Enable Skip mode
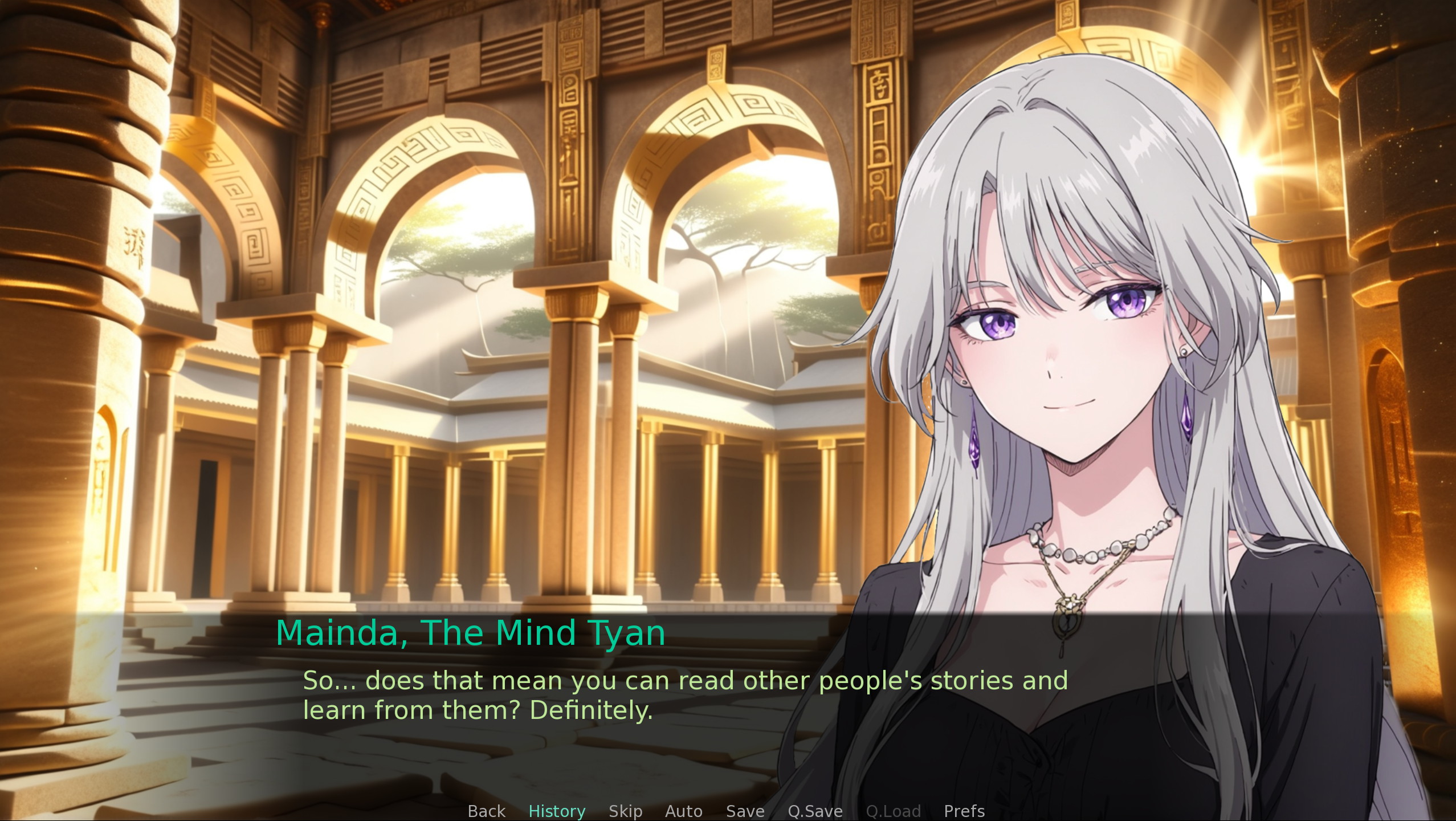This screenshot has width=1456, height=821. [x=625, y=811]
